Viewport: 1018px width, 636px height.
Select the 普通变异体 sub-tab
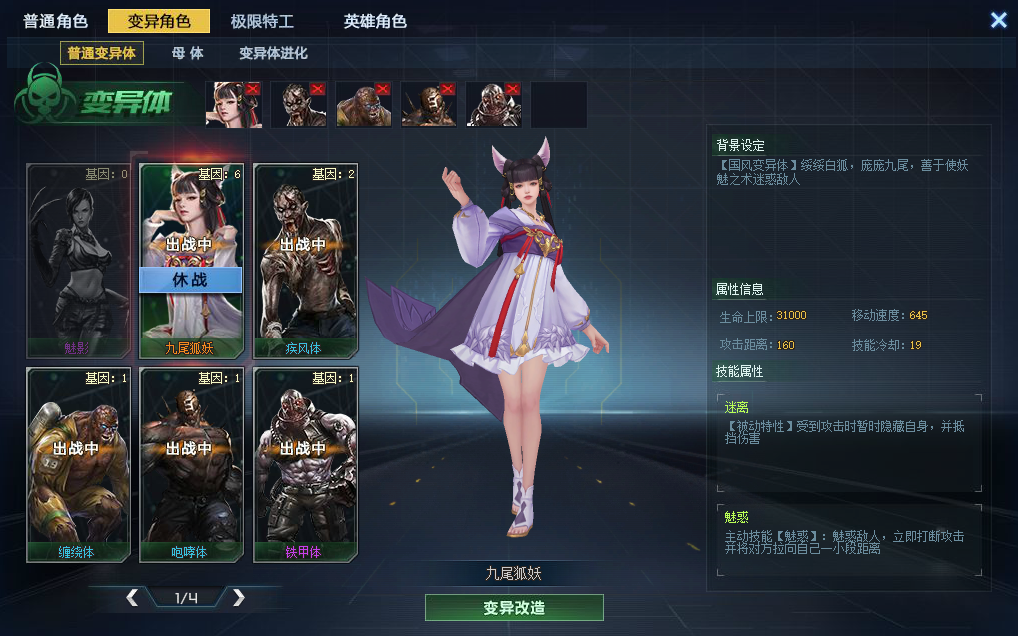click(x=102, y=53)
